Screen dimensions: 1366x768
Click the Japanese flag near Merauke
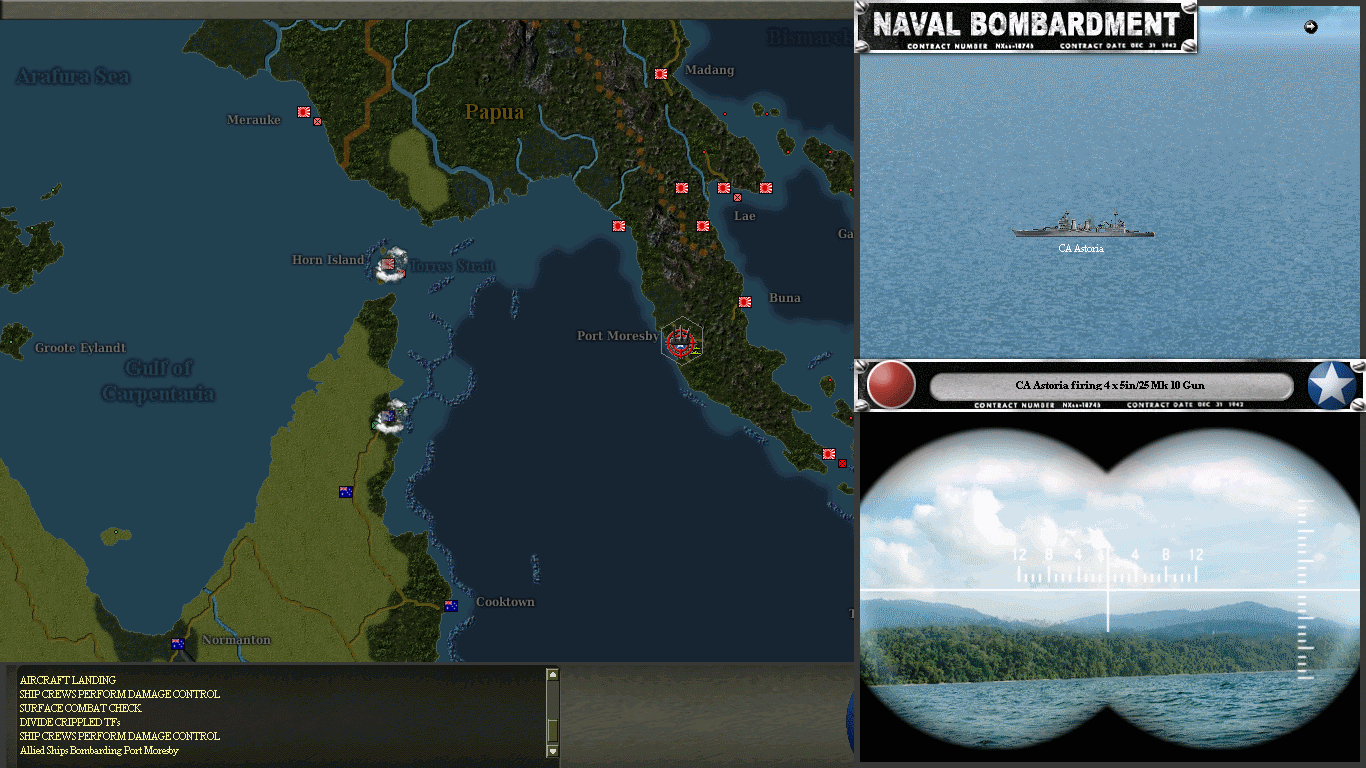304,112
